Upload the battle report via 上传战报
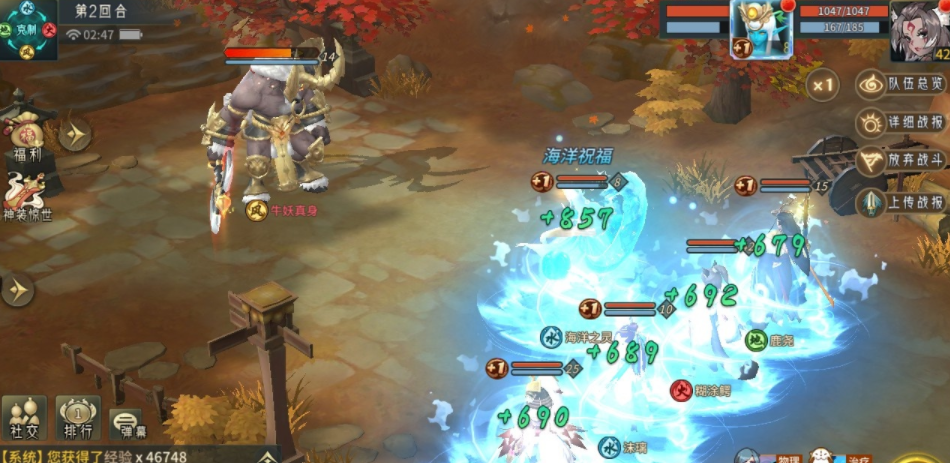The height and width of the screenshot is (463, 950). (x=902, y=202)
